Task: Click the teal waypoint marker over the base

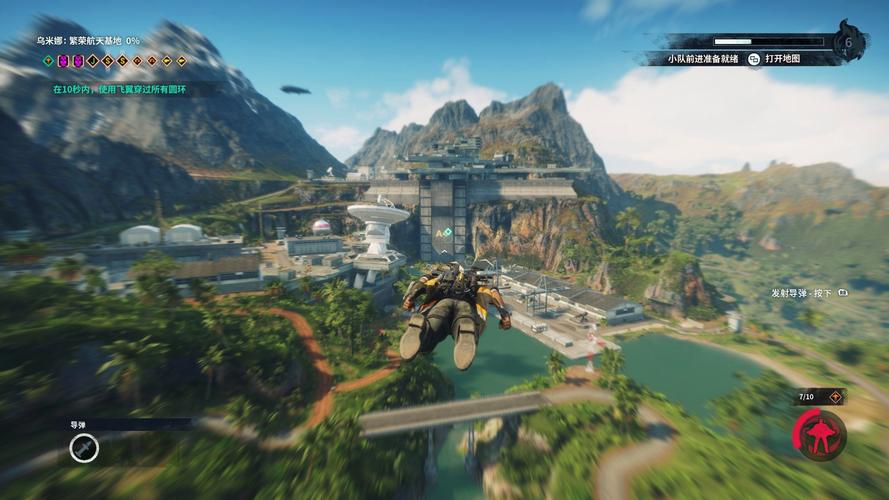Action: [x=449, y=232]
